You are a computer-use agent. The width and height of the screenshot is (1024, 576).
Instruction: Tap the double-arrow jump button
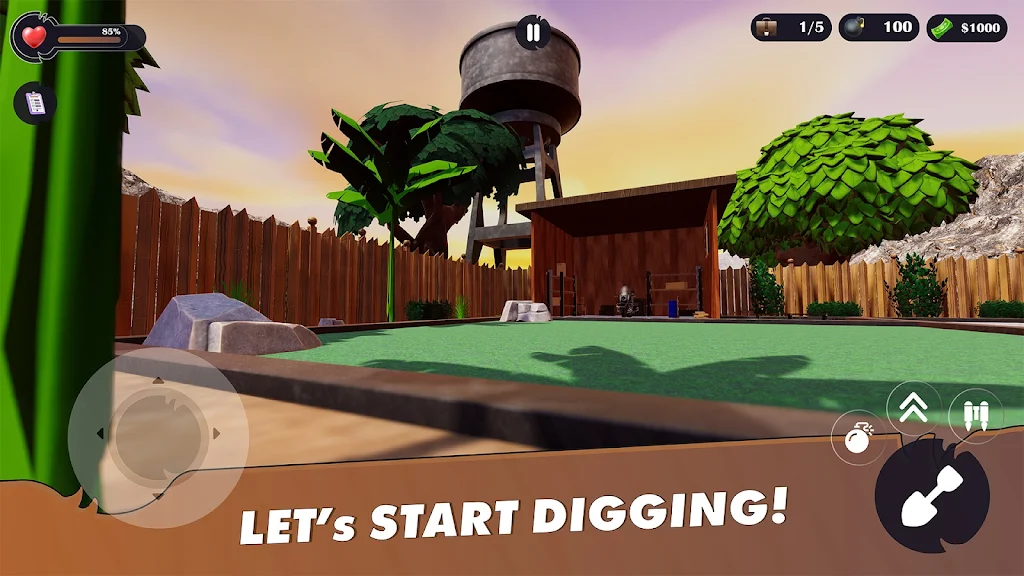point(914,408)
